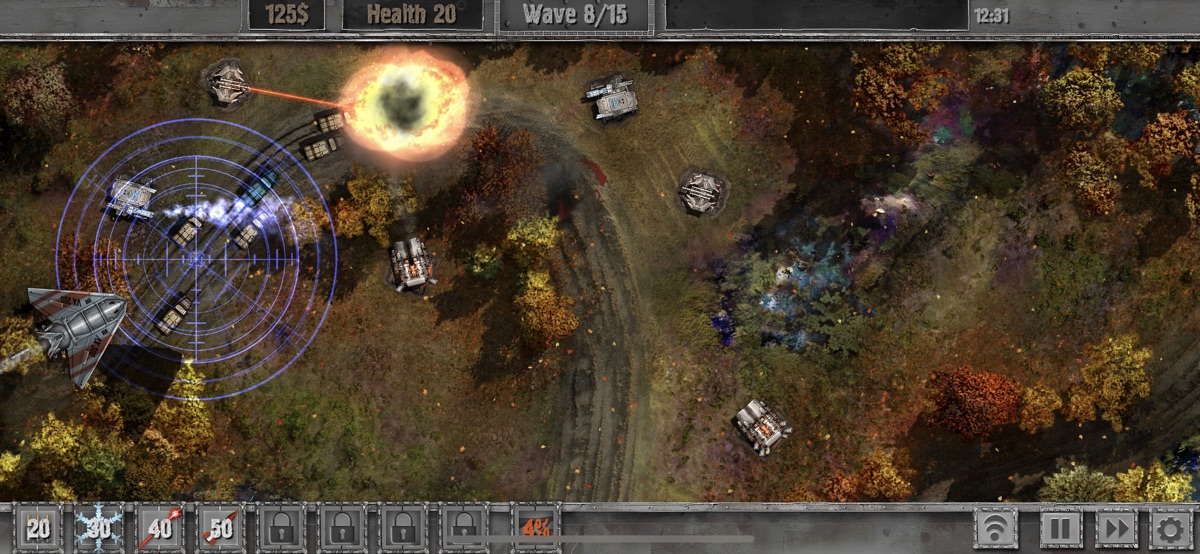
Task: Select the 50-cost rocket tower slot
Action: tap(222, 528)
